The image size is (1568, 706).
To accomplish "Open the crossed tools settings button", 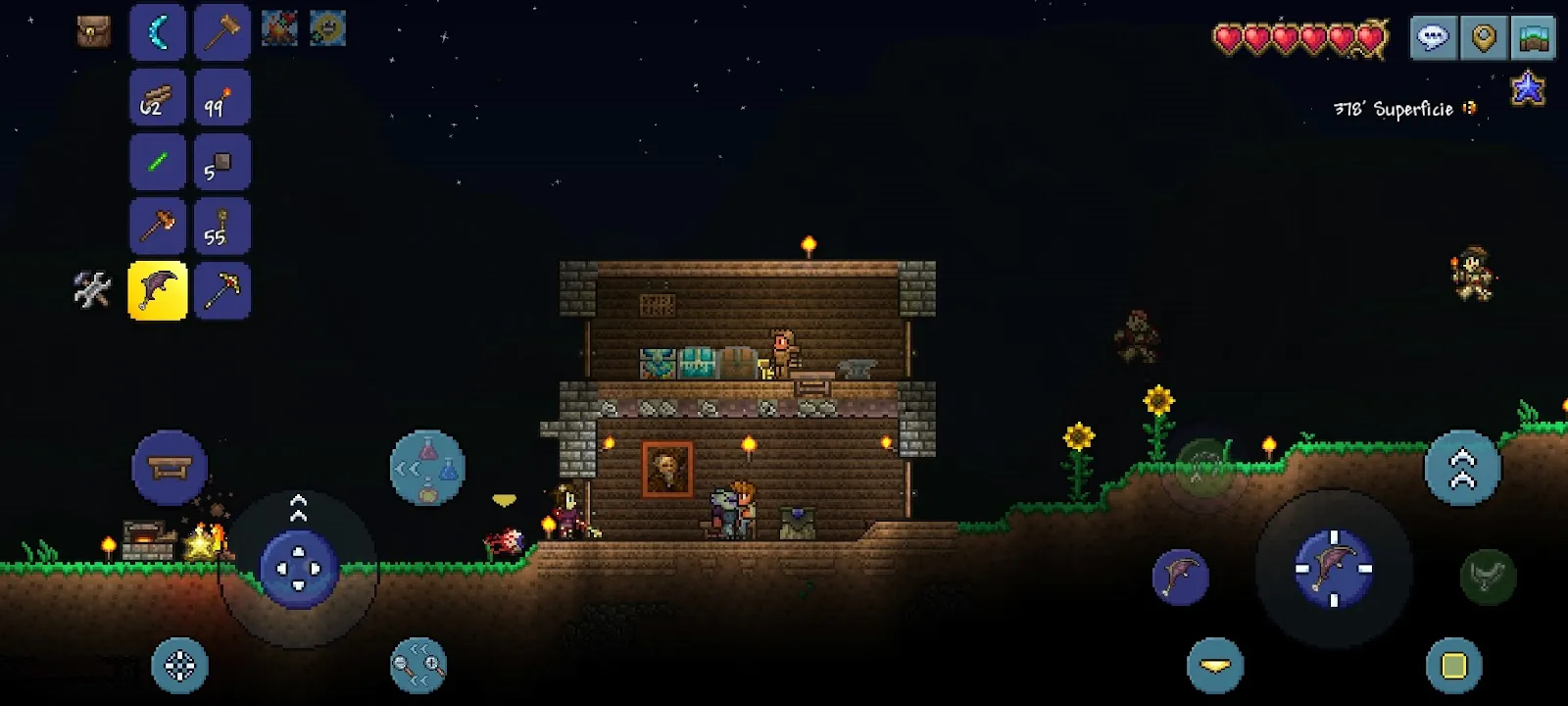I will click(92, 290).
